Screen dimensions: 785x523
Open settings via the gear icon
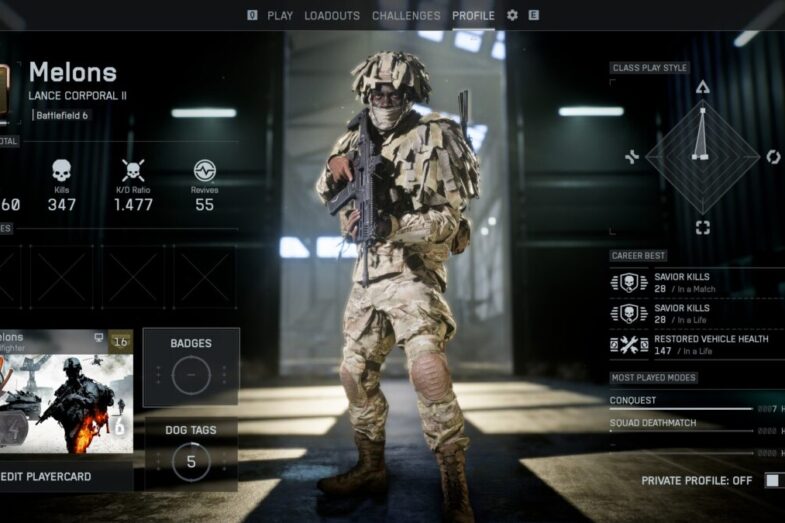coord(513,16)
